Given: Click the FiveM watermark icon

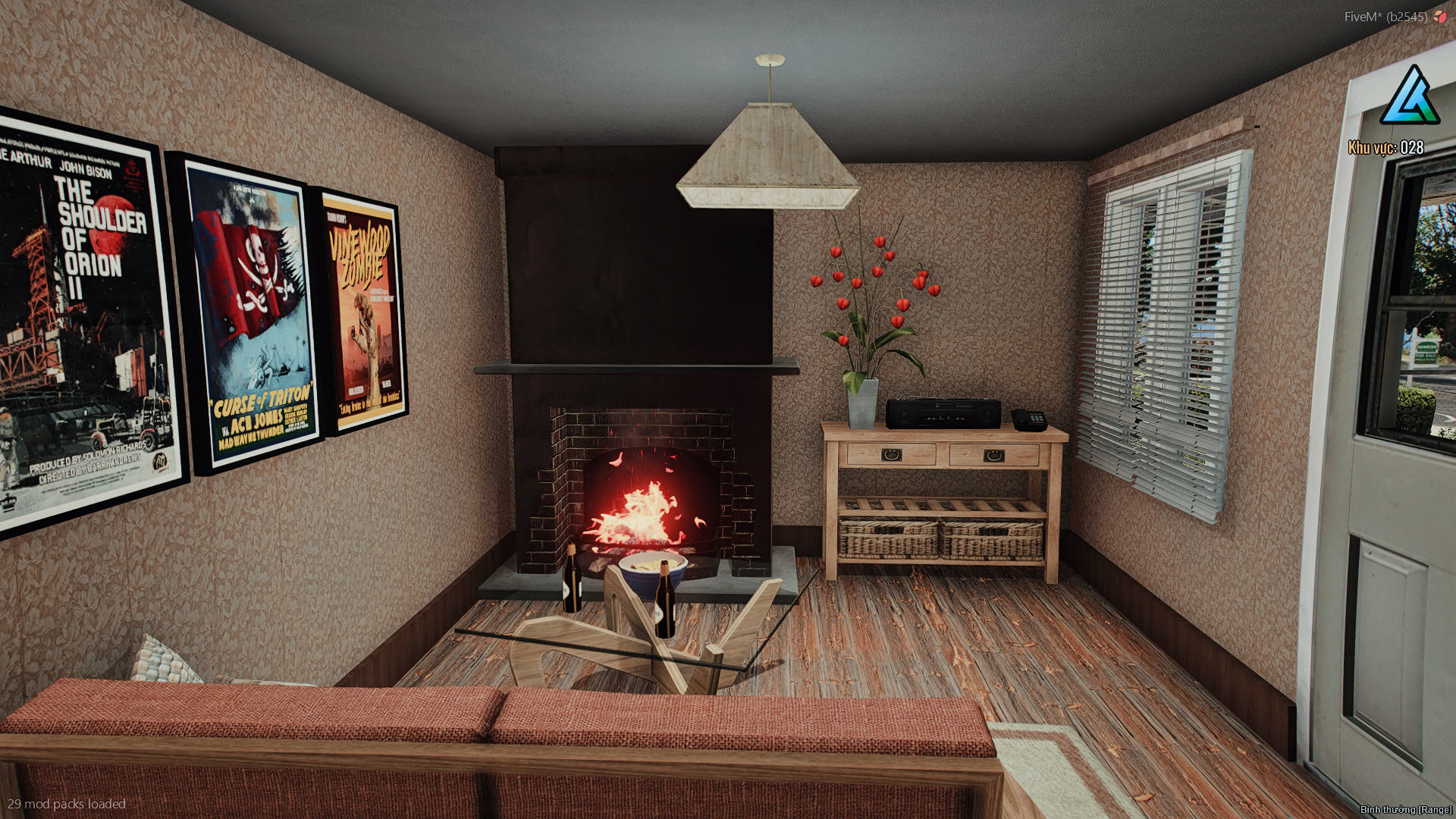Looking at the screenshot, I should tap(1439, 17).
